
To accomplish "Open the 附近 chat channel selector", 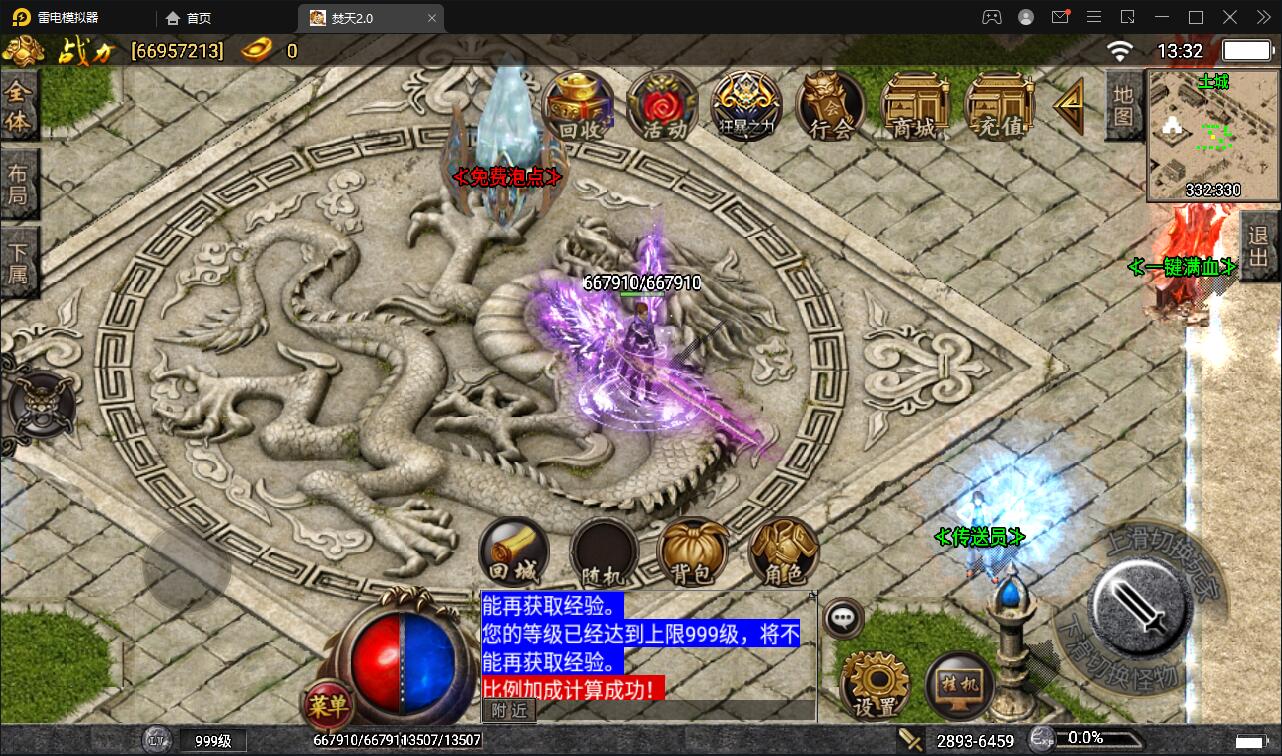I will pos(509,711).
